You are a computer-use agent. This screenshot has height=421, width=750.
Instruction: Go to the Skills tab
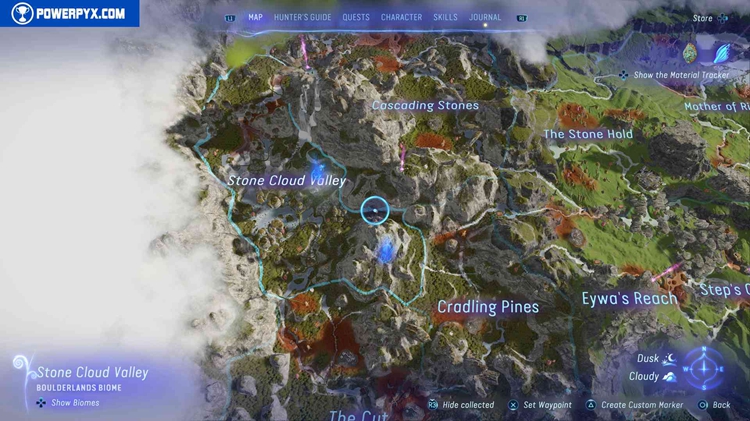[x=445, y=17]
